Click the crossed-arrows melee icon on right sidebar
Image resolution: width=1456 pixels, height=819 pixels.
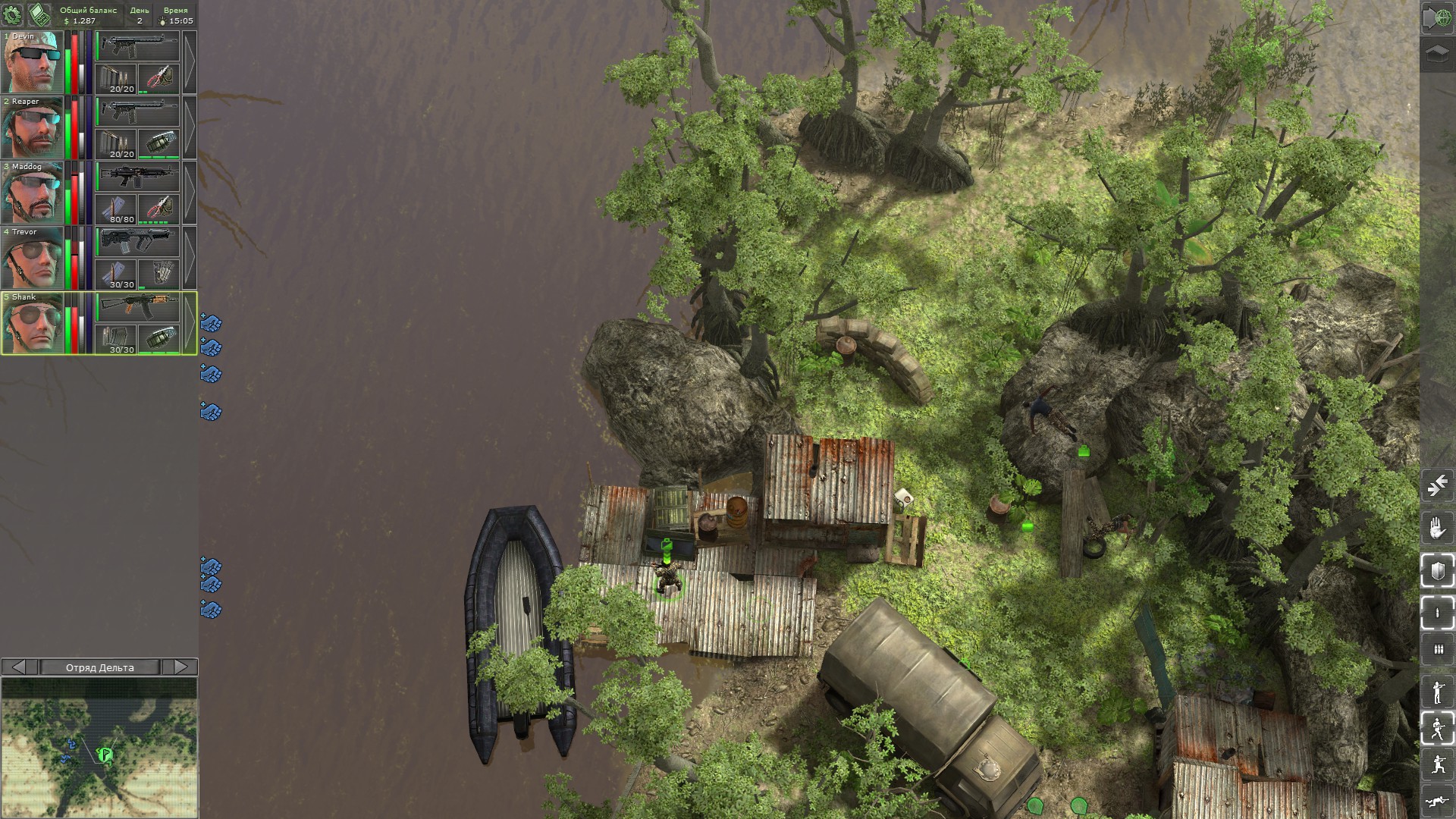(x=1436, y=484)
